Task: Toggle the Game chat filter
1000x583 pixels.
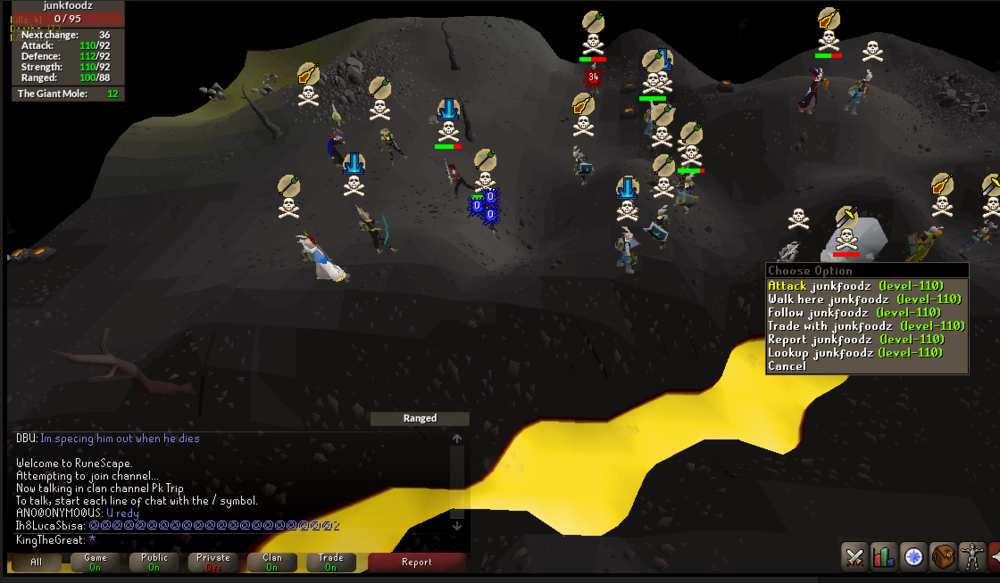Action: point(95,562)
